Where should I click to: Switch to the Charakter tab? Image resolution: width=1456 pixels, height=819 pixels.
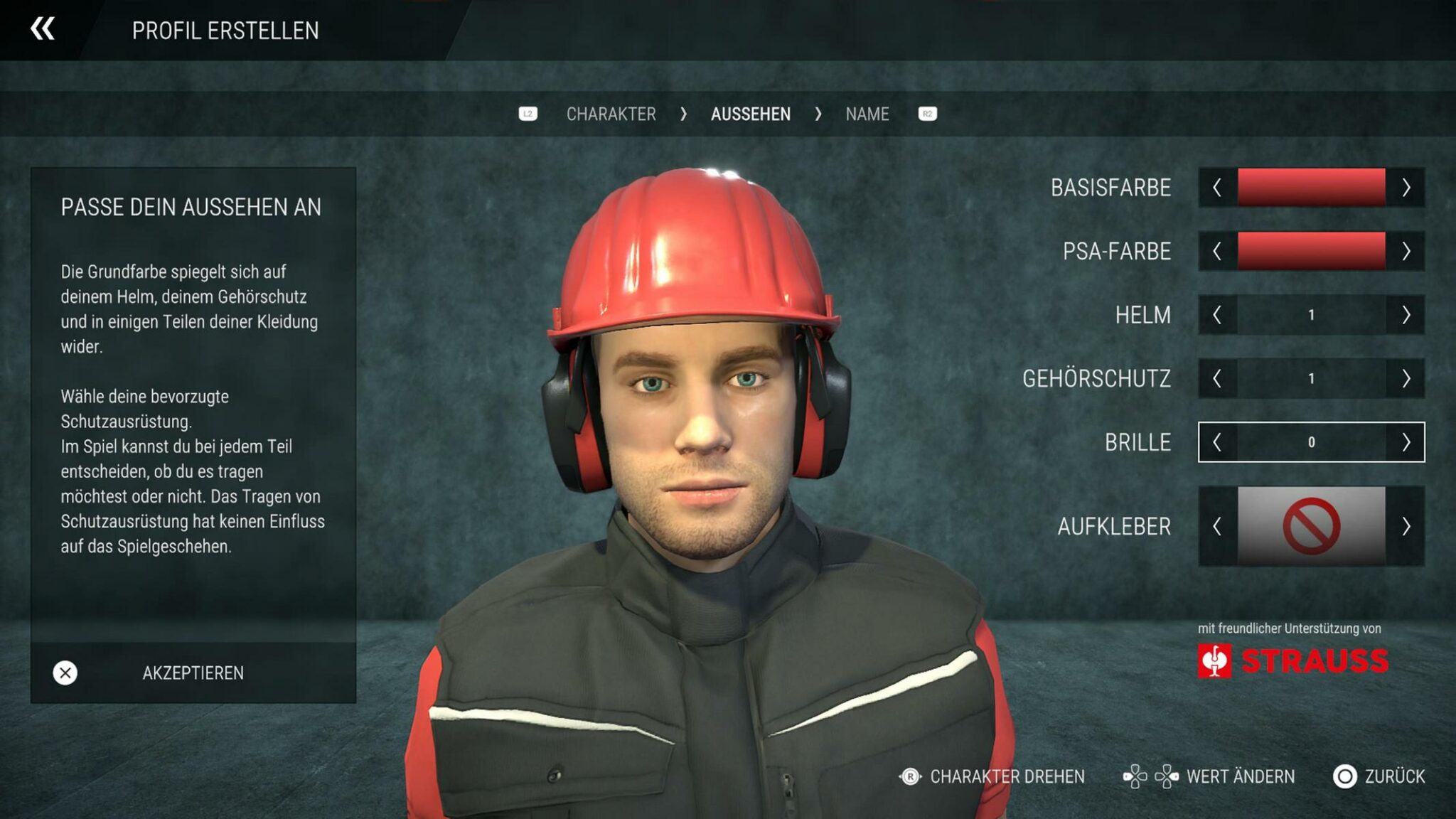point(611,114)
